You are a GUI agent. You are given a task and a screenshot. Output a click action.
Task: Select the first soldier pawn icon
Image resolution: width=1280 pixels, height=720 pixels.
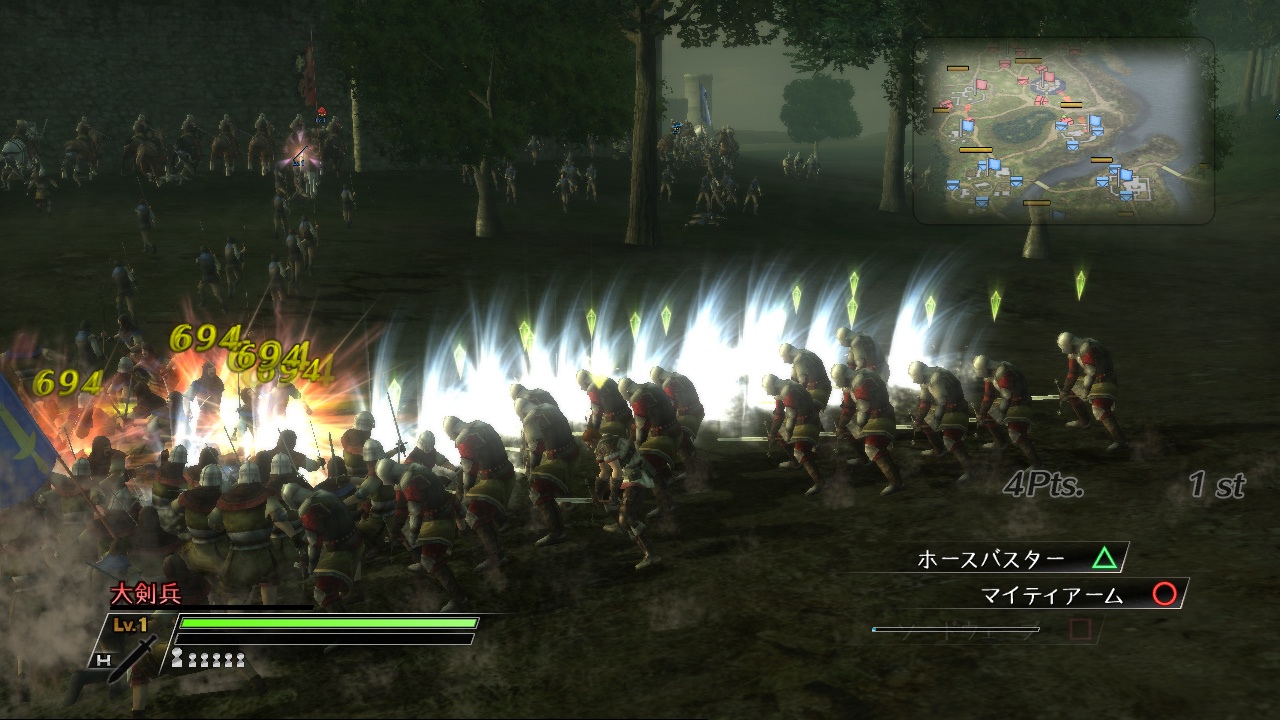[178, 658]
